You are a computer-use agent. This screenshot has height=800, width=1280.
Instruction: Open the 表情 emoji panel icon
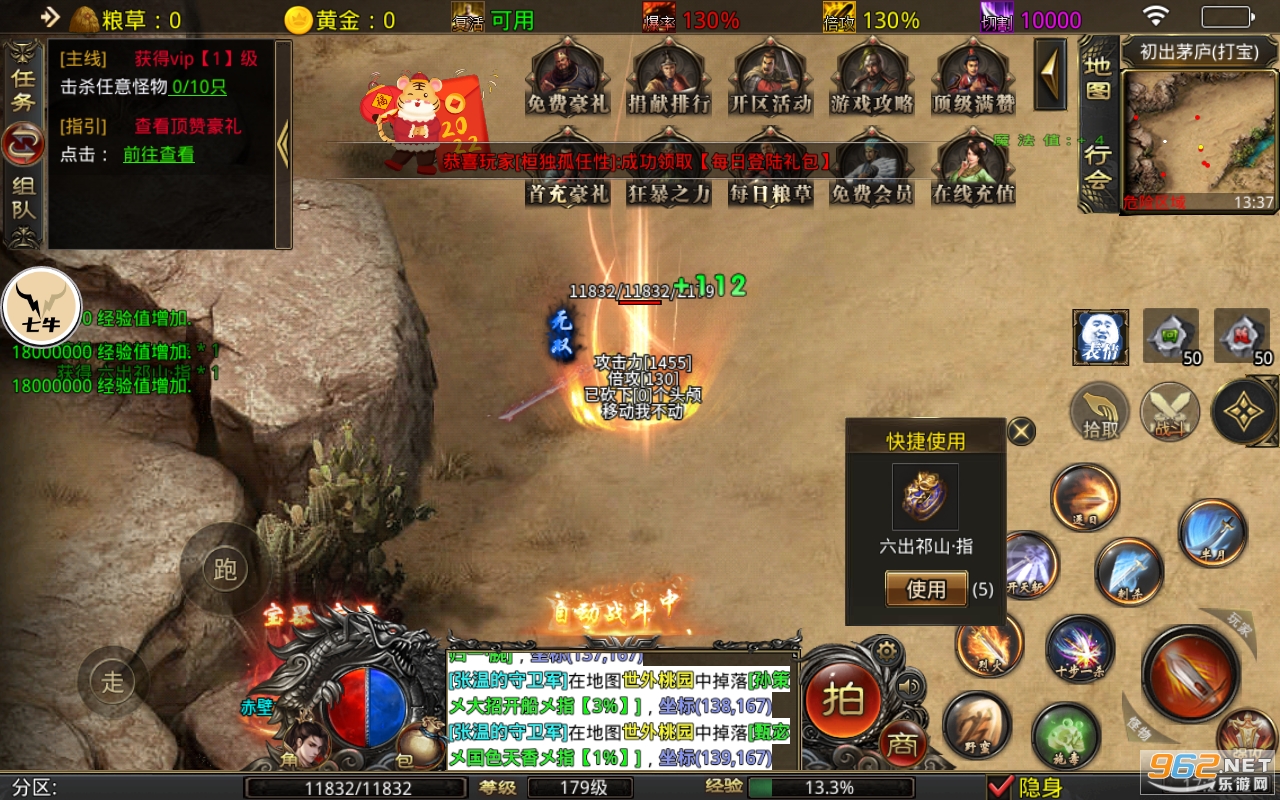click(x=1101, y=338)
